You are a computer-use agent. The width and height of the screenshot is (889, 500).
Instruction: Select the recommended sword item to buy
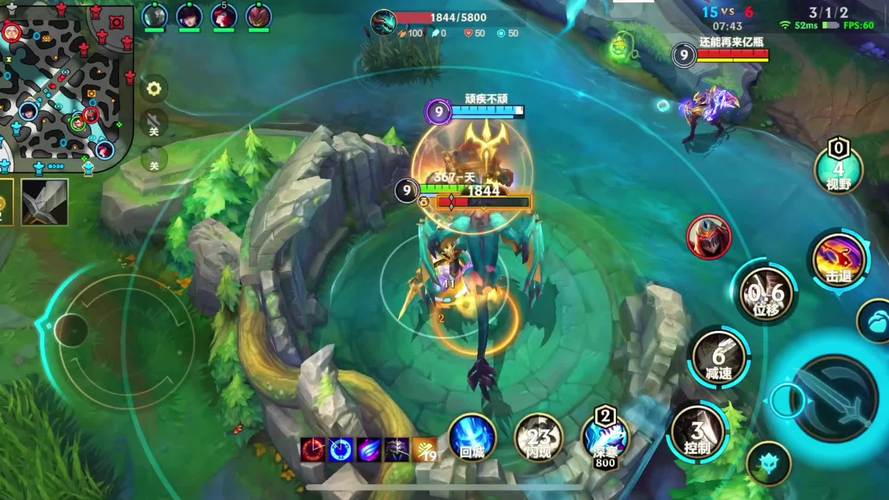[x=45, y=201]
